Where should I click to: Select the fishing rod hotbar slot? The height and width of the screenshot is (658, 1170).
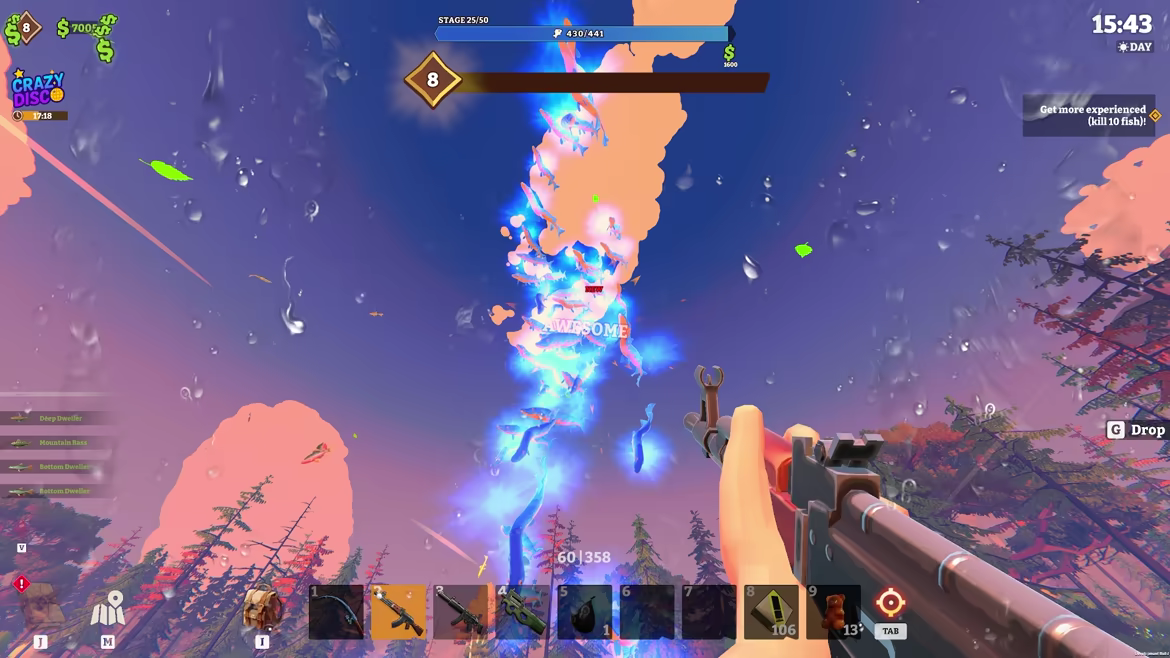tap(336, 612)
